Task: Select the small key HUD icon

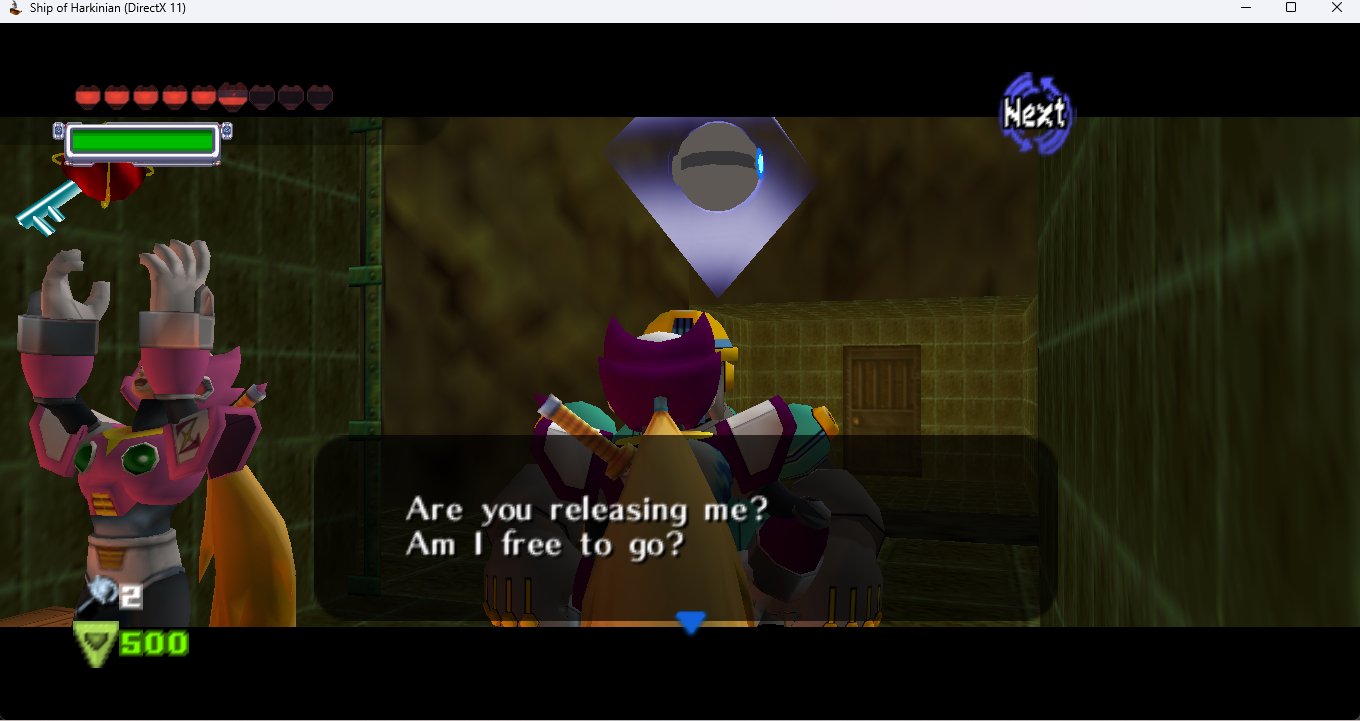Action: coord(47,208)
